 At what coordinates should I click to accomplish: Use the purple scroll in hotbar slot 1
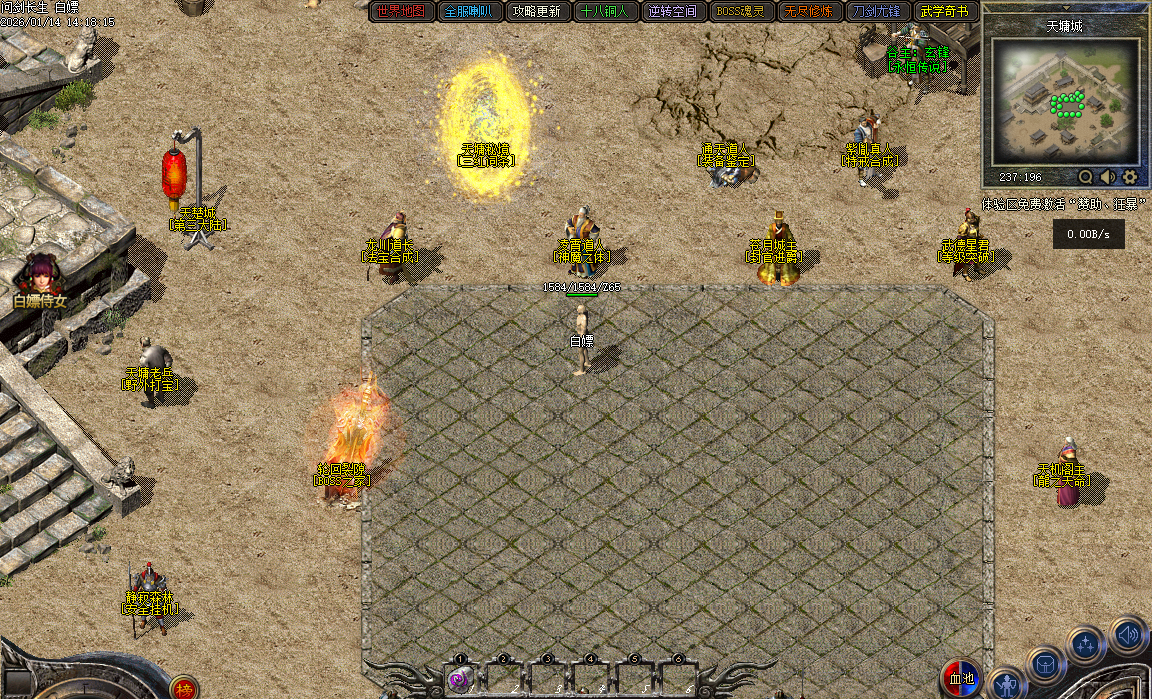460,680
